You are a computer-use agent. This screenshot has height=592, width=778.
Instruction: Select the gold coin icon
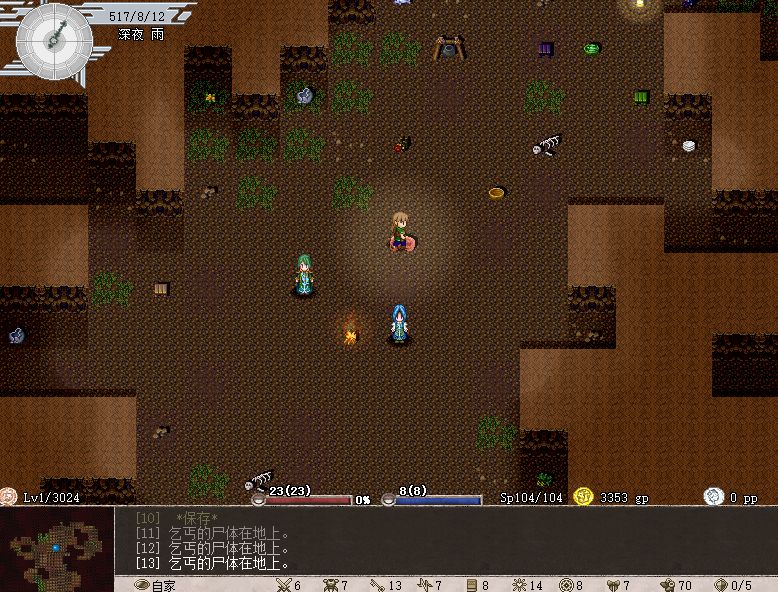[x=584, y=497]
